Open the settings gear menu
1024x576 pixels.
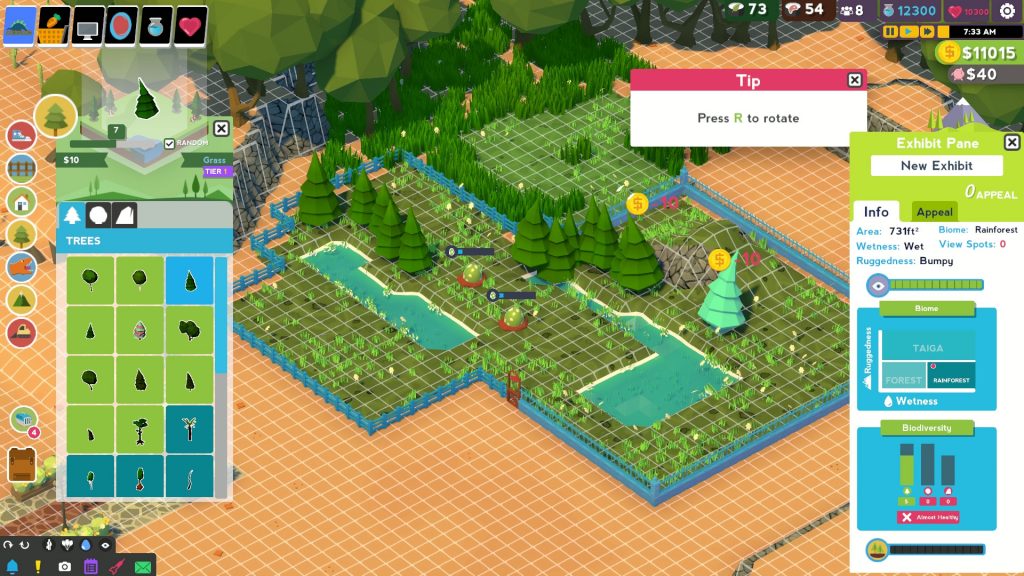pyautogui.click(x=1007, y=11)
